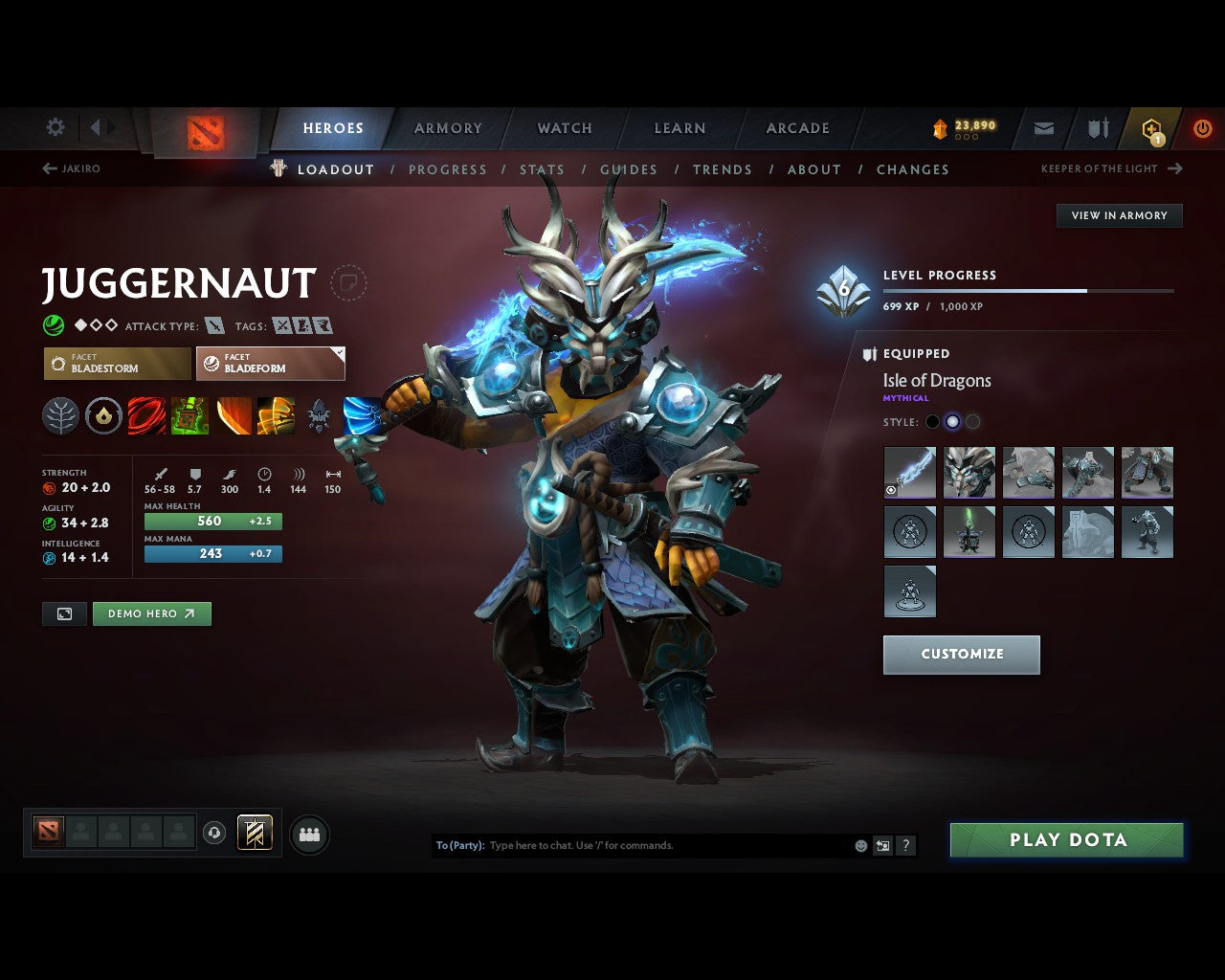Image resolution: width=1225 pixels, height=980 pixels.
Task: Select the Blade Fury ability icon
Action: point(146,416)
